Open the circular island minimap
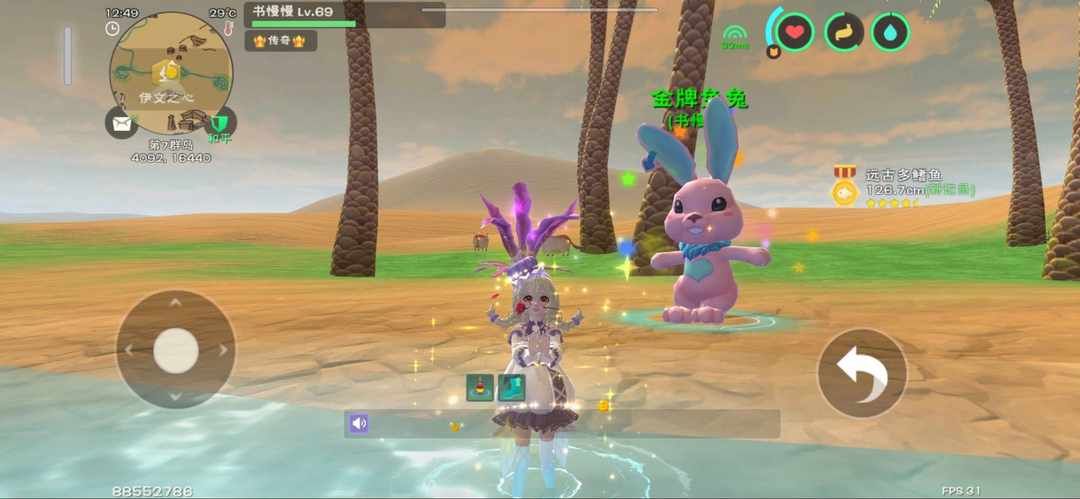Screen dimensions: 1080x499 (x=171, y=73)
